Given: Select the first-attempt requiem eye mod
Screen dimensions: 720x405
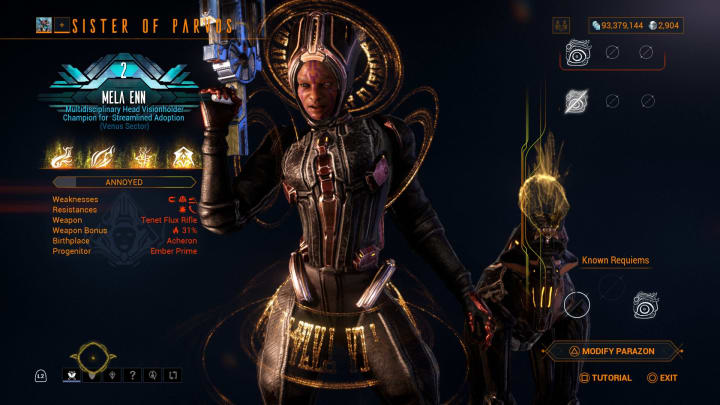Looking at the screenshot, I should pyautogui.click(x=577, y=52).
